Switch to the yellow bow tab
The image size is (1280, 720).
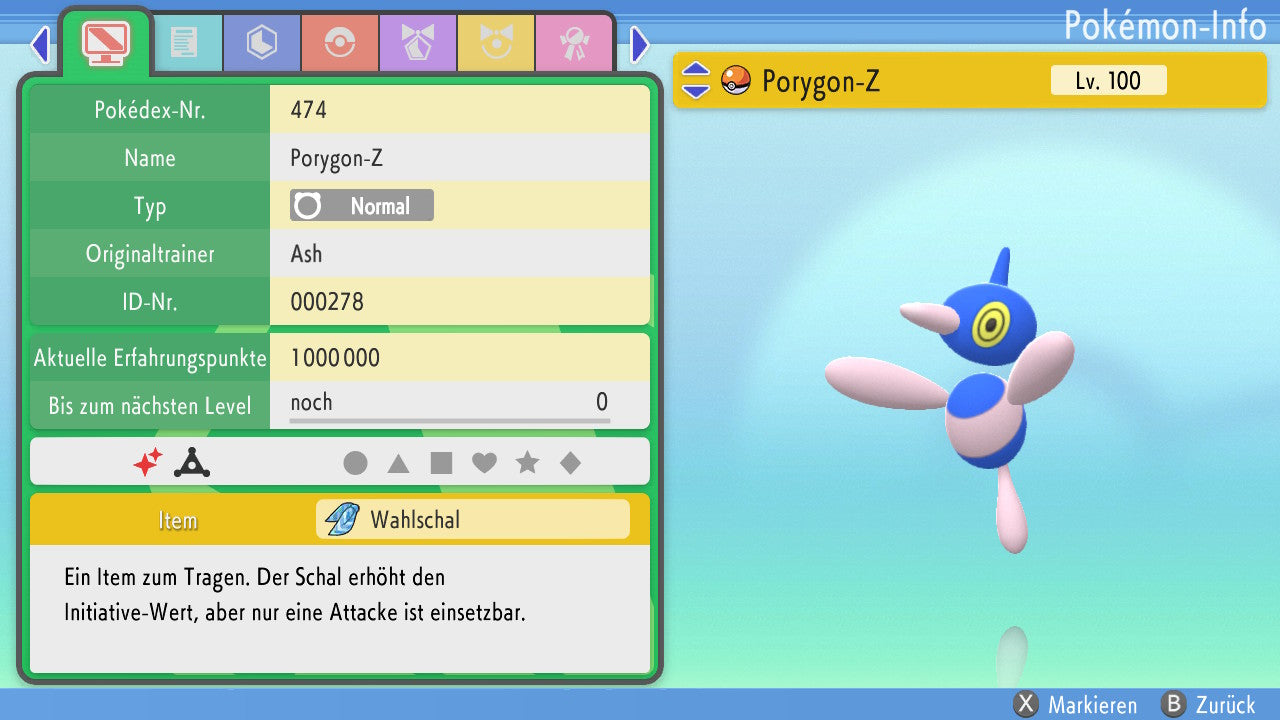[x=495, y=43]
